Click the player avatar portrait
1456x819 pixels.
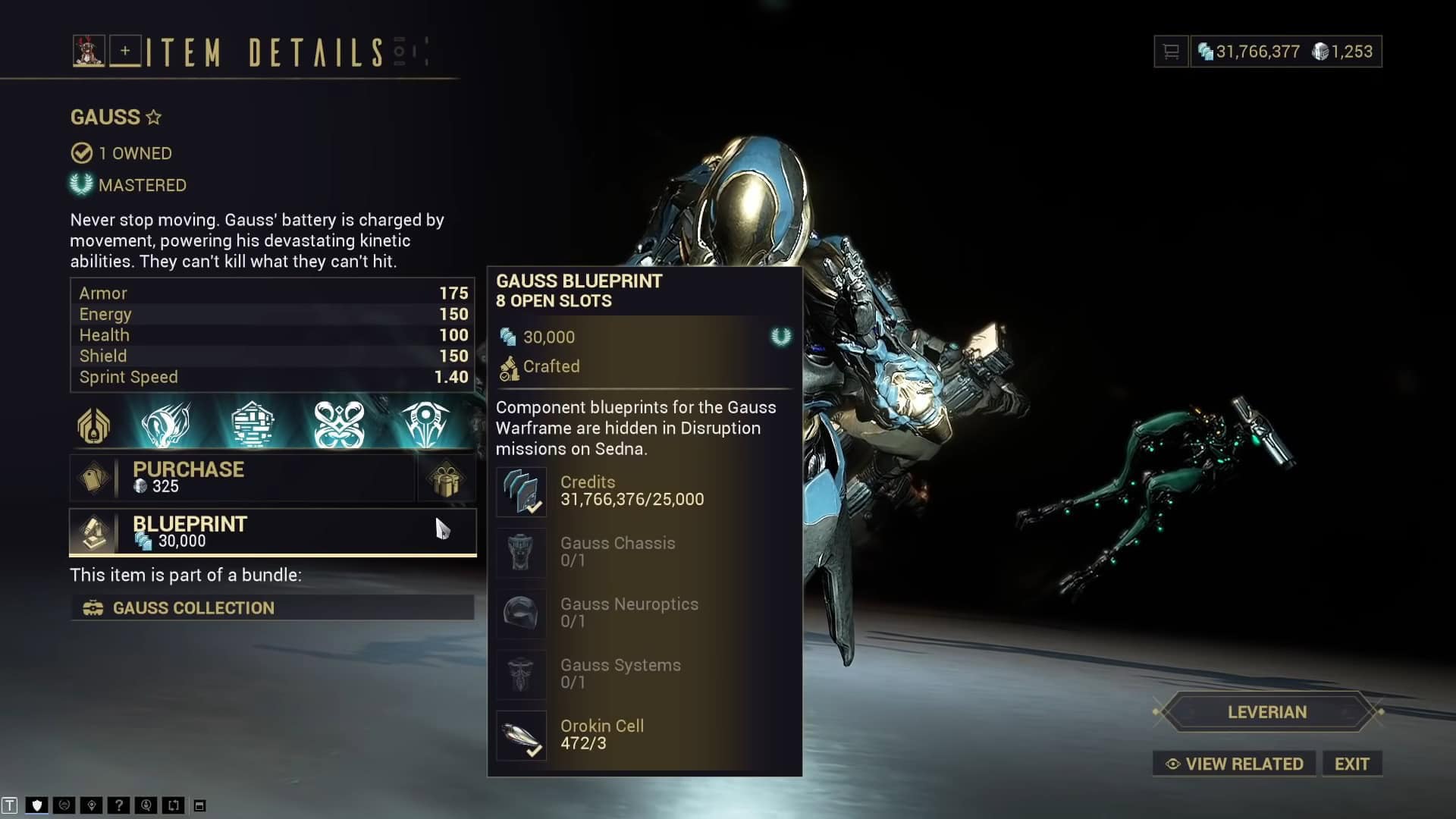89,51
